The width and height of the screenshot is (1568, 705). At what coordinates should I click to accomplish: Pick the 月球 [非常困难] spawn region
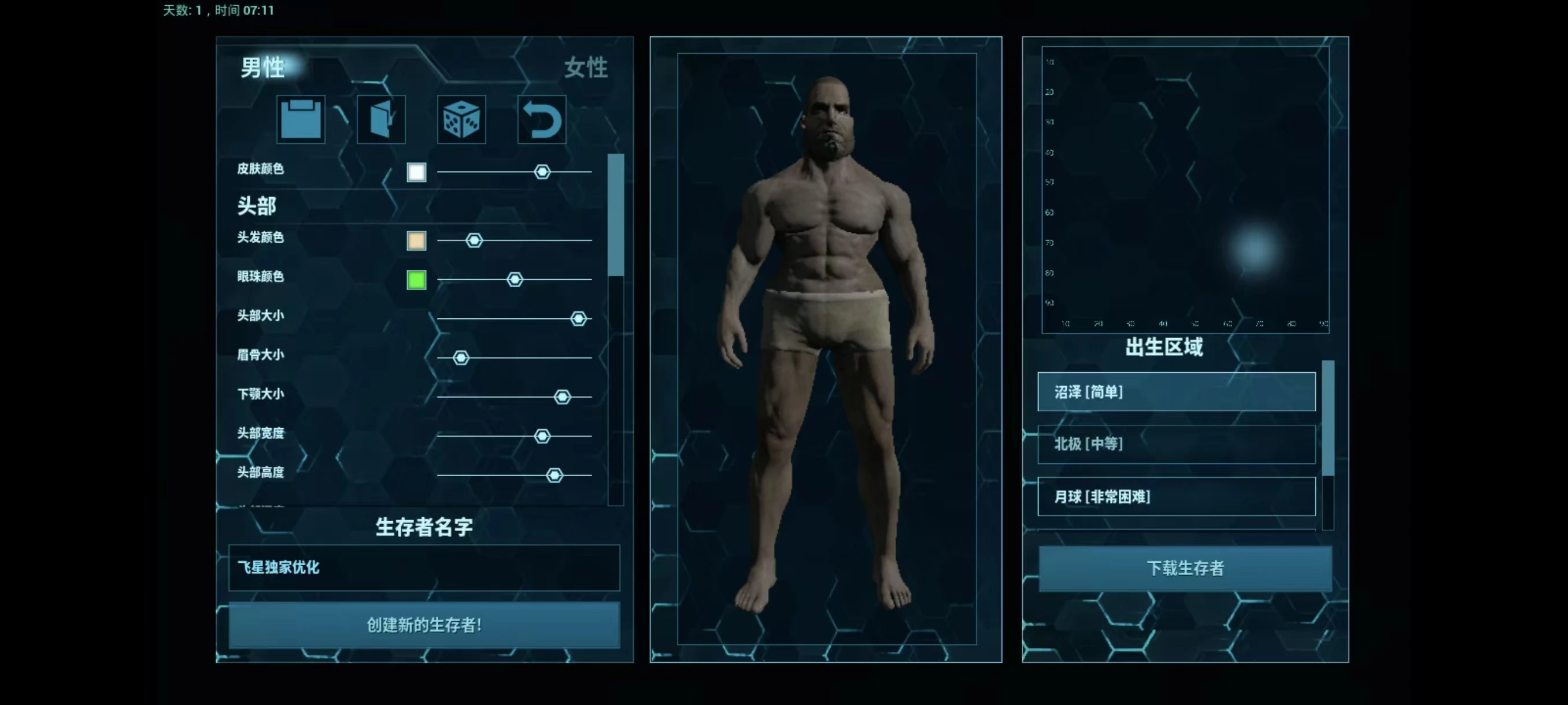click(x=1176, y=496)
